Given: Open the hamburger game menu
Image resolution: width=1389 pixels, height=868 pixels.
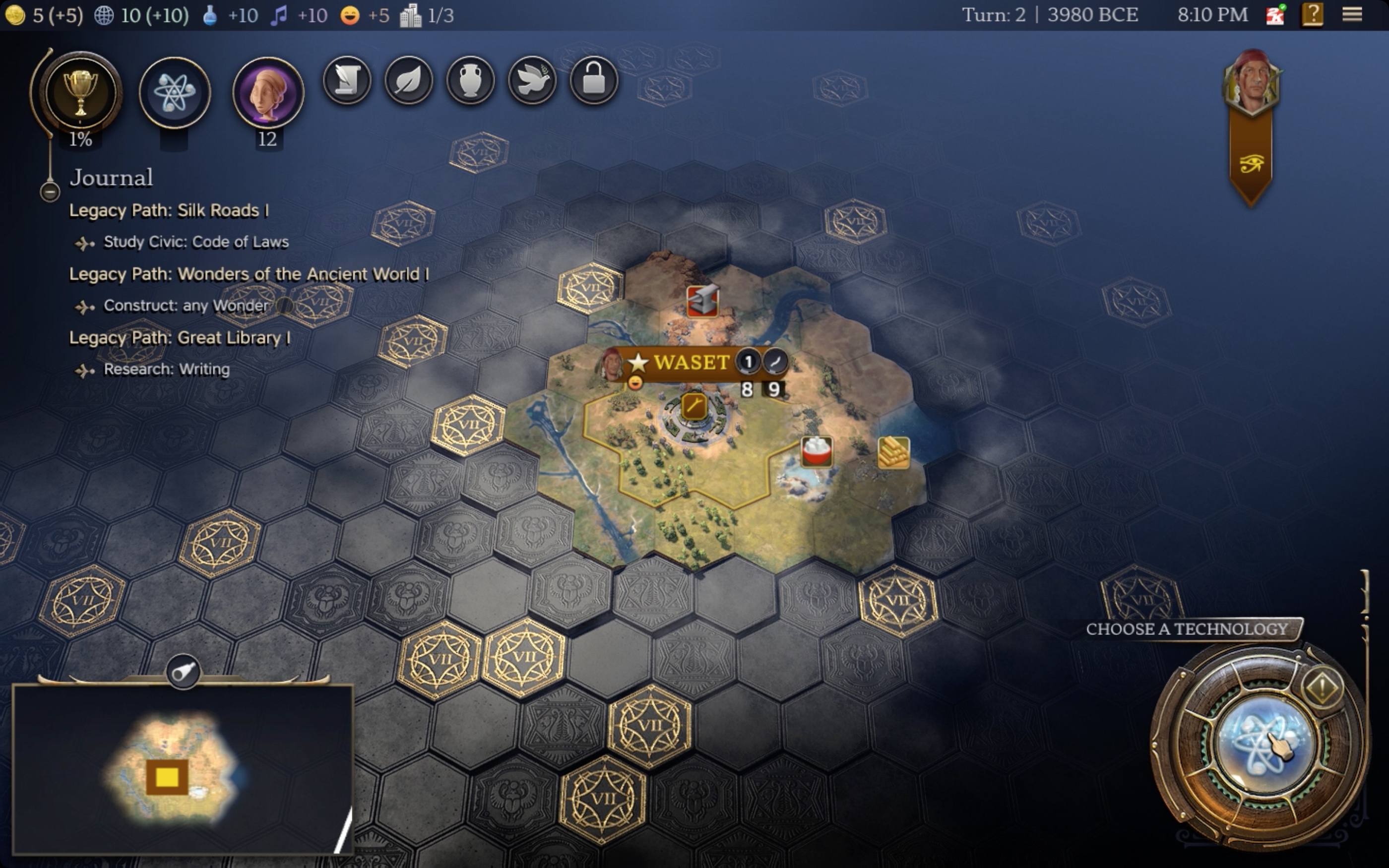Looking at the screenshot, I should pyautogui.click(x=1353, y=14).
